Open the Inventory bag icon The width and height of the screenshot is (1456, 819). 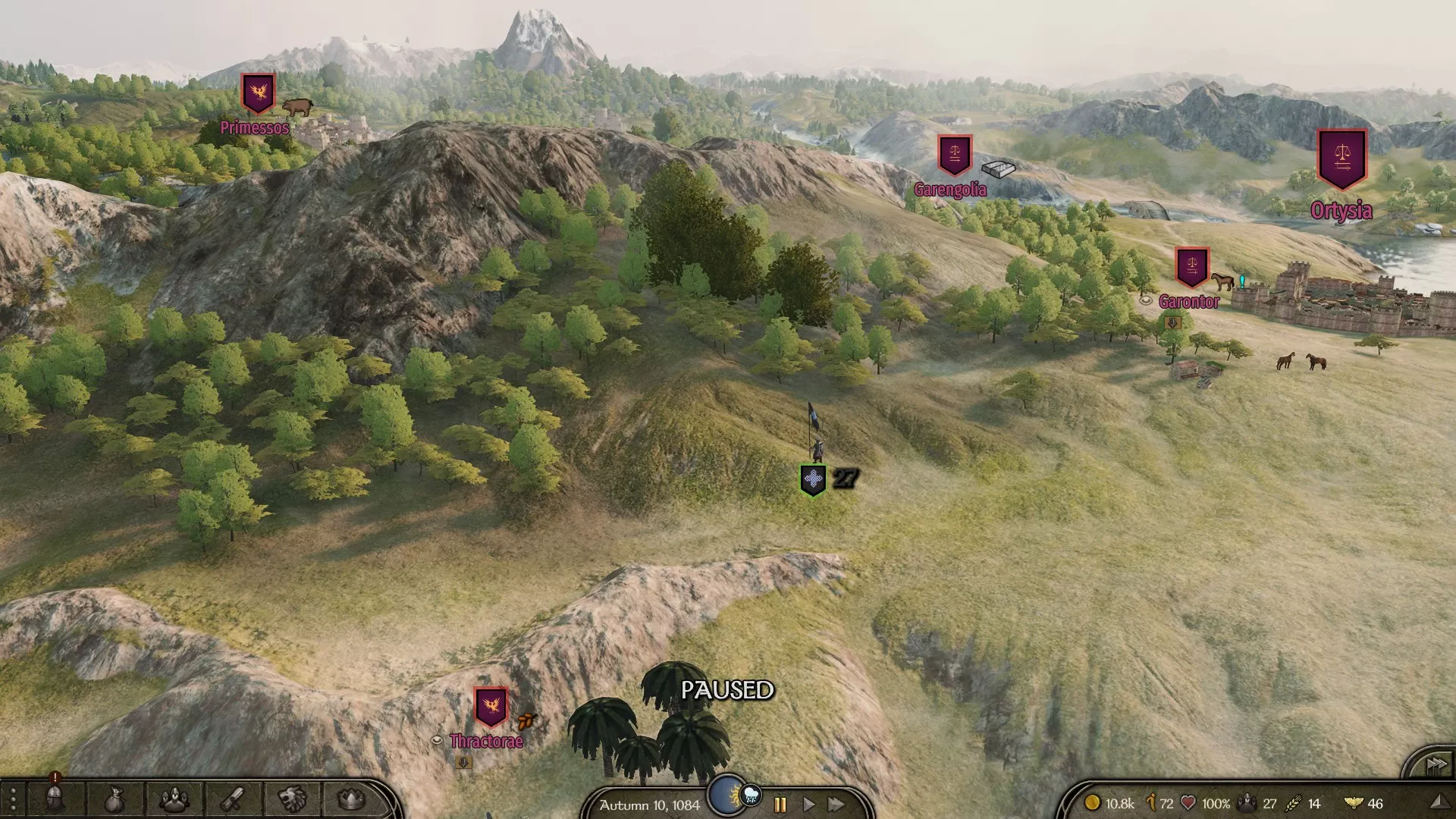(x=114, y=800)
